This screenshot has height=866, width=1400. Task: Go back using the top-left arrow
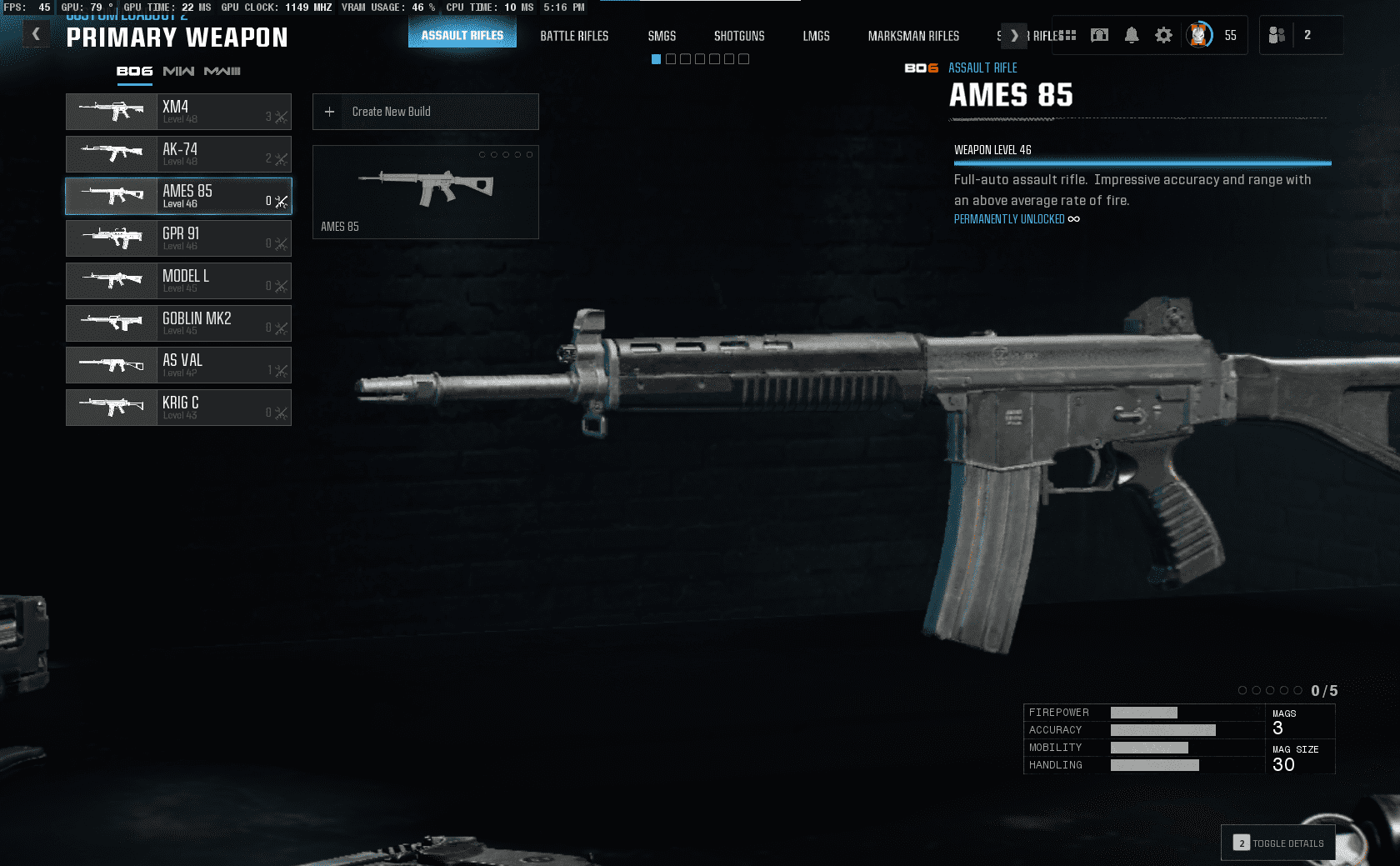[36, 34]
